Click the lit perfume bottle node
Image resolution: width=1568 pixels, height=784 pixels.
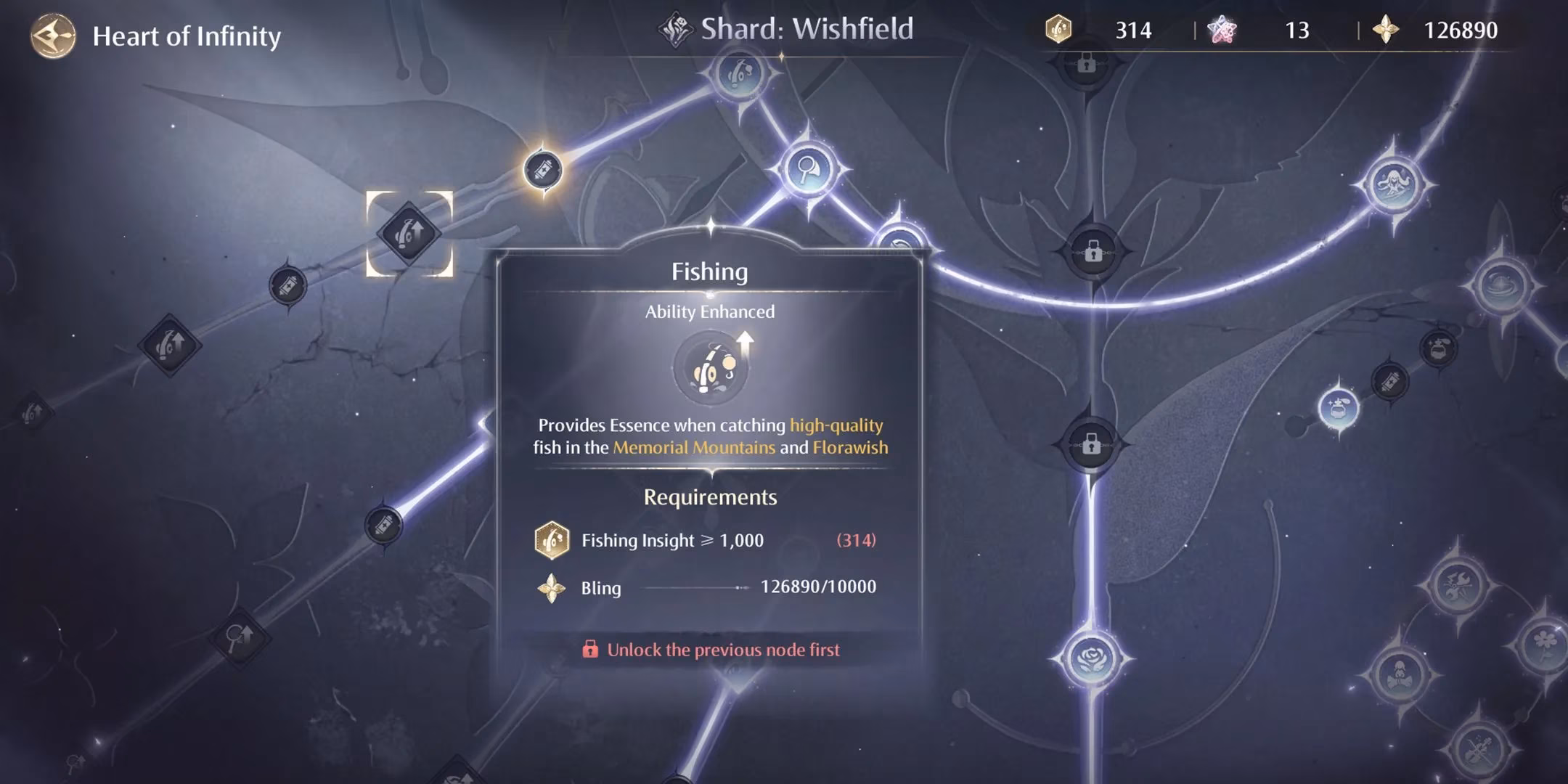[x=1339, y=409]
